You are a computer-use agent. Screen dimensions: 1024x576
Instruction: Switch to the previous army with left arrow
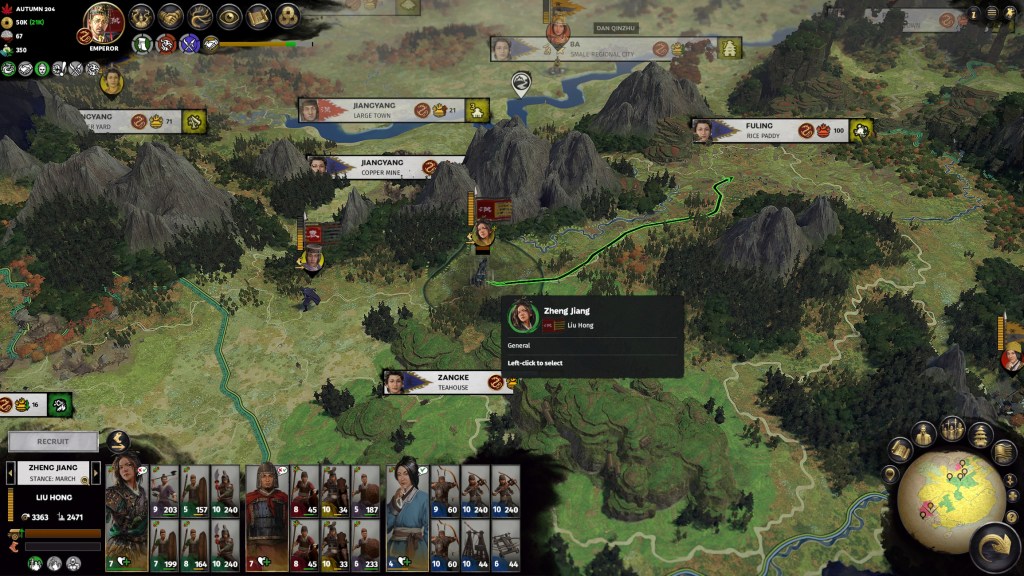pyautogui.click(x=13, y=473)
